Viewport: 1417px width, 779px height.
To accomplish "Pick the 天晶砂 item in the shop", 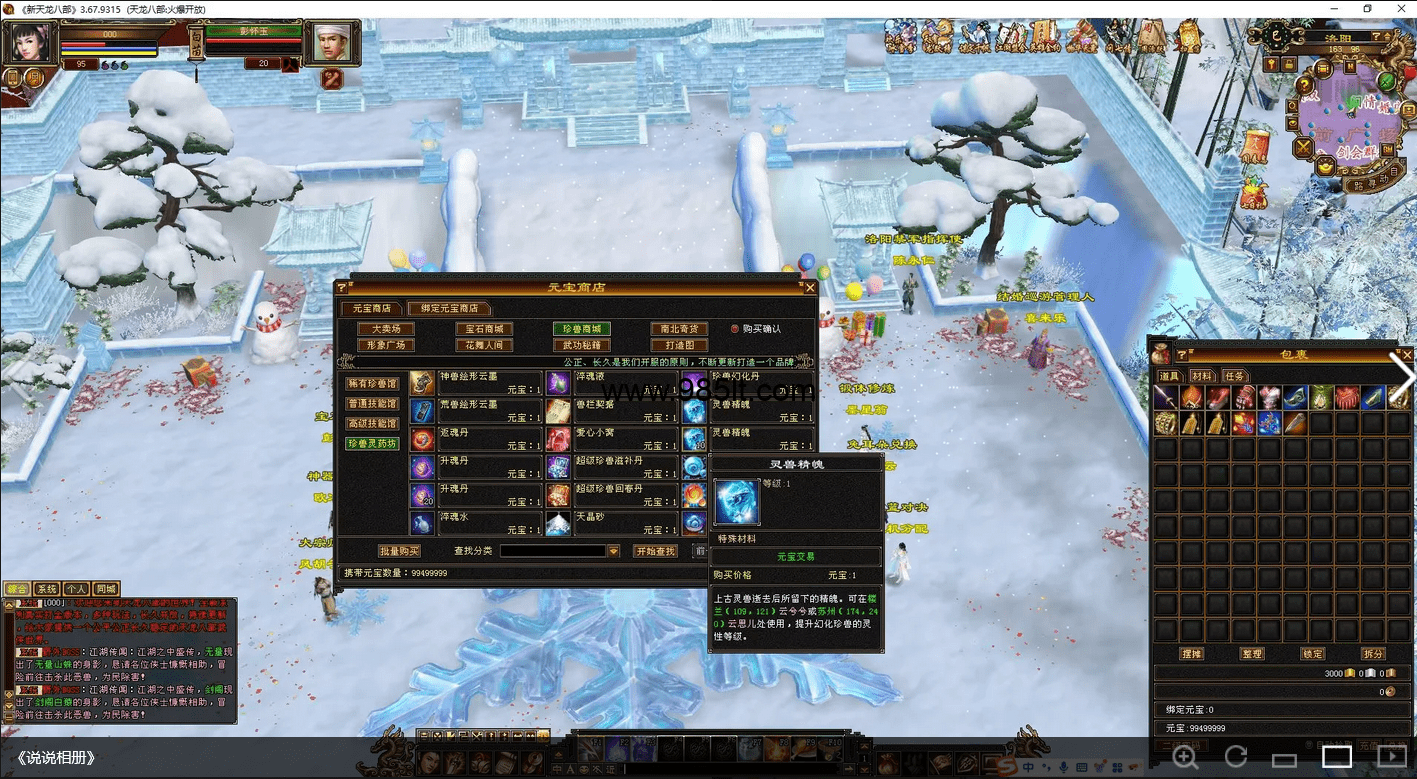I will click(x=558, y=523).
